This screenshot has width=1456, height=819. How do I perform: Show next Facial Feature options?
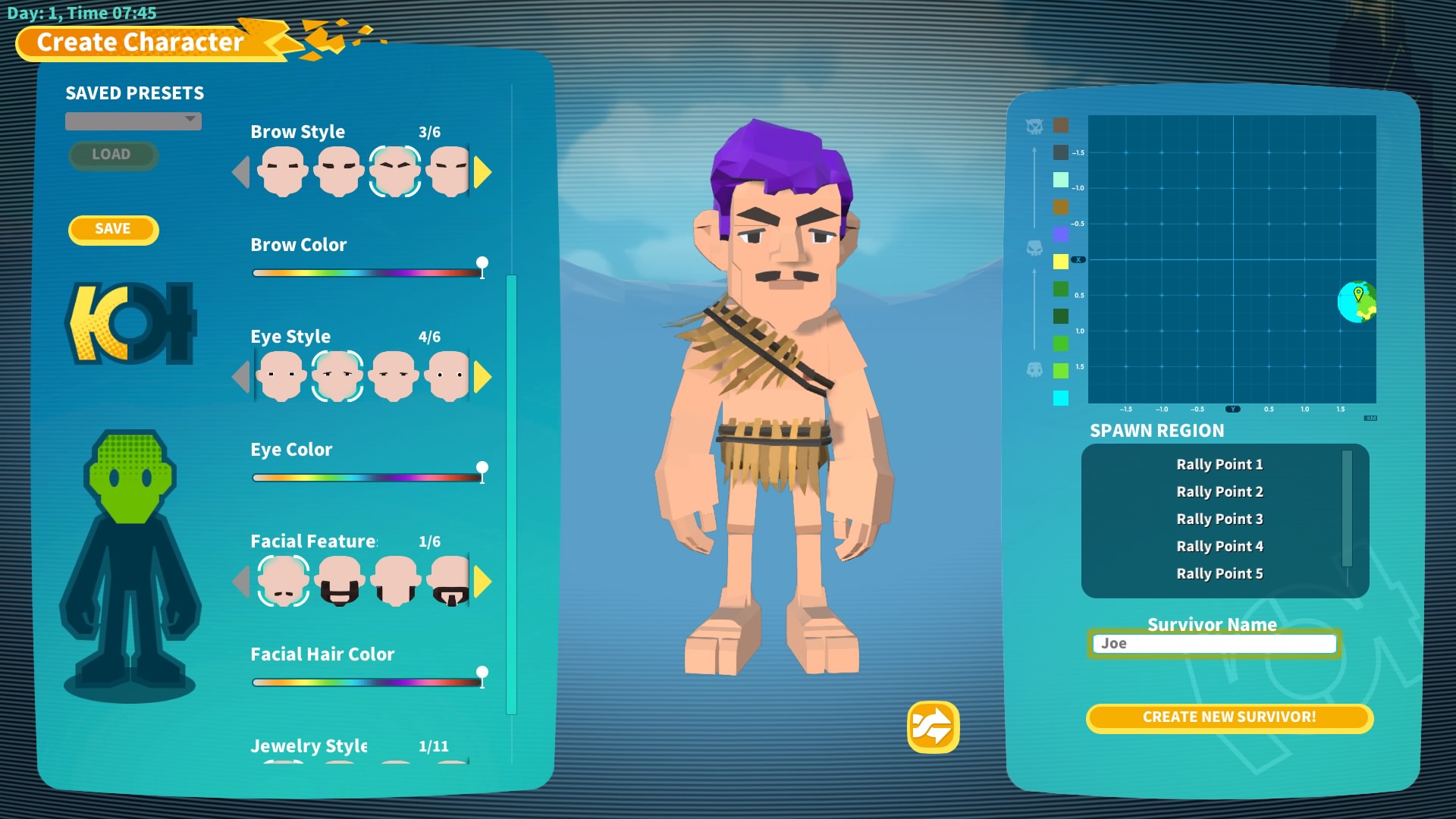click(x=482, y=582)
